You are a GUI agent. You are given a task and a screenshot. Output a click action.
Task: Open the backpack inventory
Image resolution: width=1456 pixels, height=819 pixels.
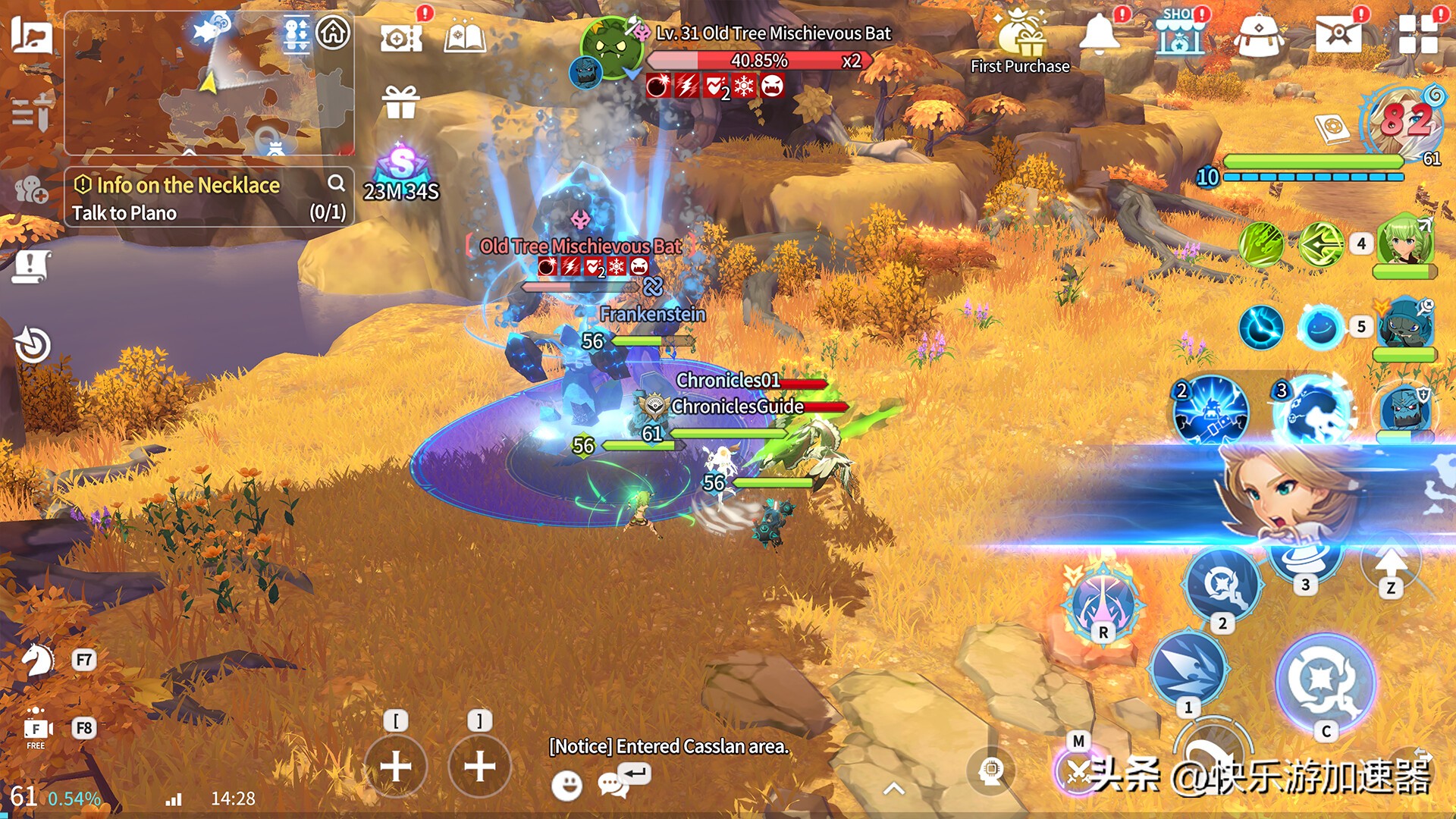(1258, 36)
